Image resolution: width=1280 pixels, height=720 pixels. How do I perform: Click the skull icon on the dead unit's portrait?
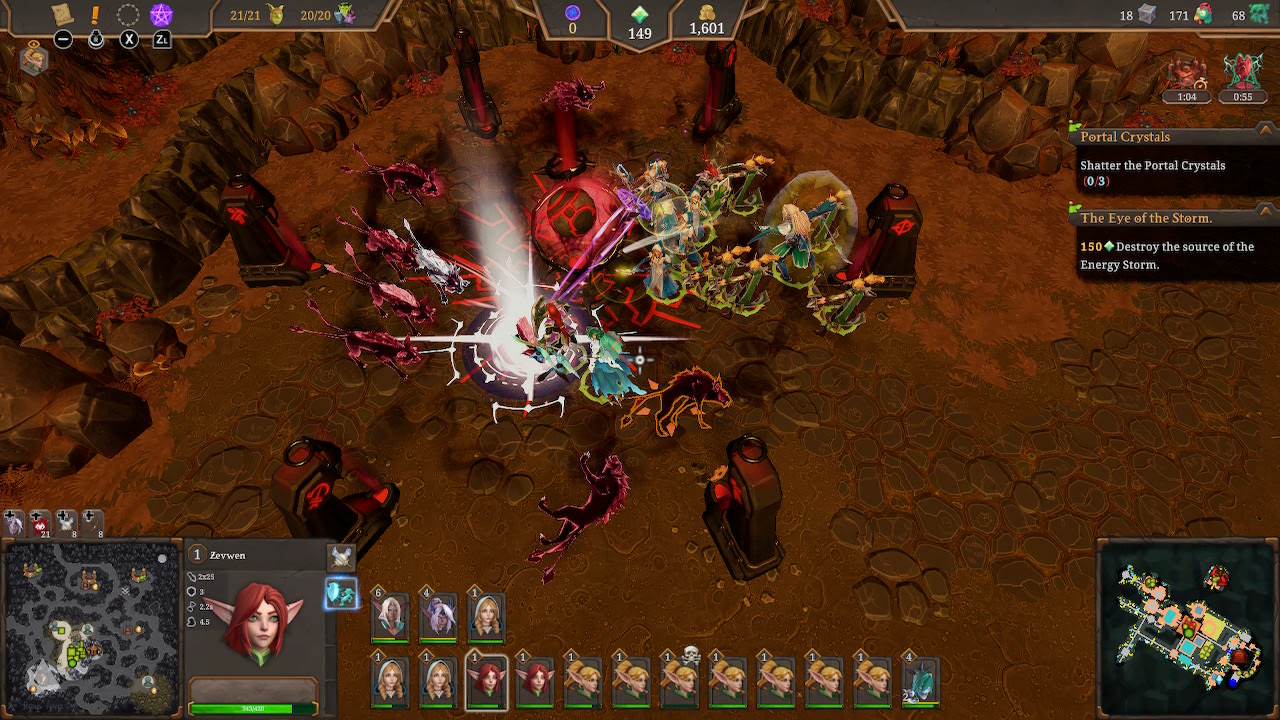click(690, 655)
